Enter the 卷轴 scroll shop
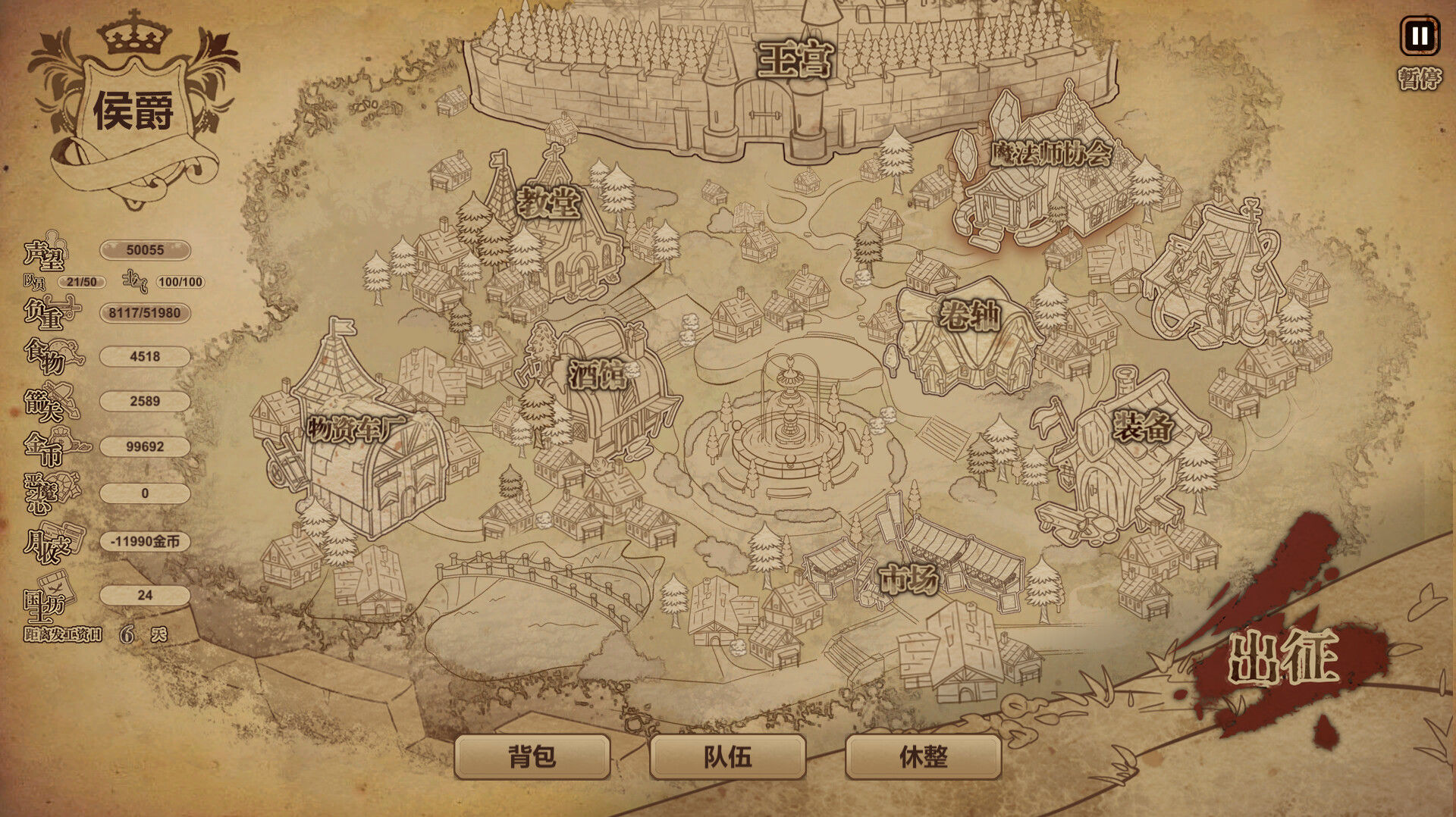The image size is (1456, 817). point(969,315)
